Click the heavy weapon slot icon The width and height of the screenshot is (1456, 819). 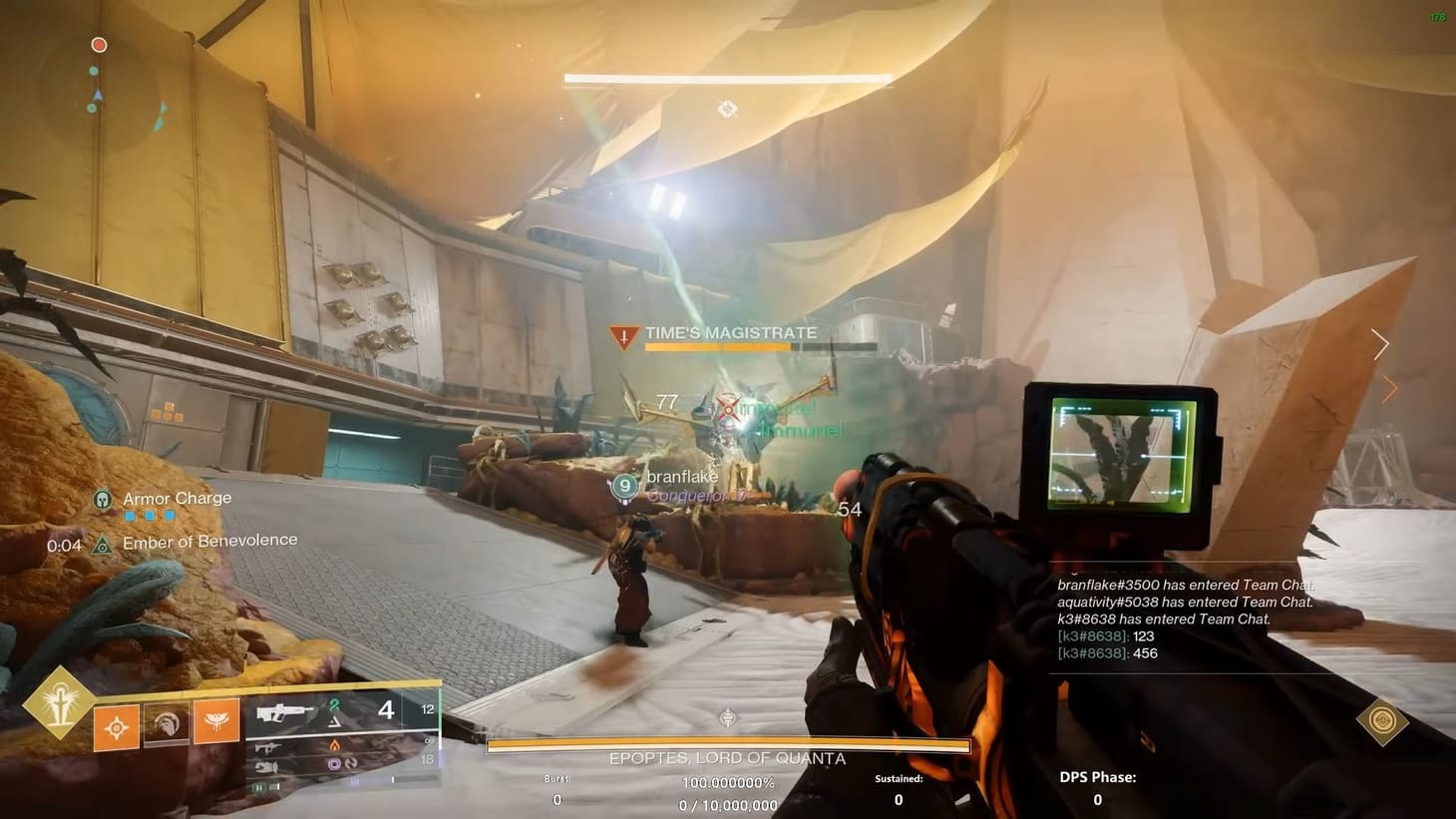pos(267,767)
